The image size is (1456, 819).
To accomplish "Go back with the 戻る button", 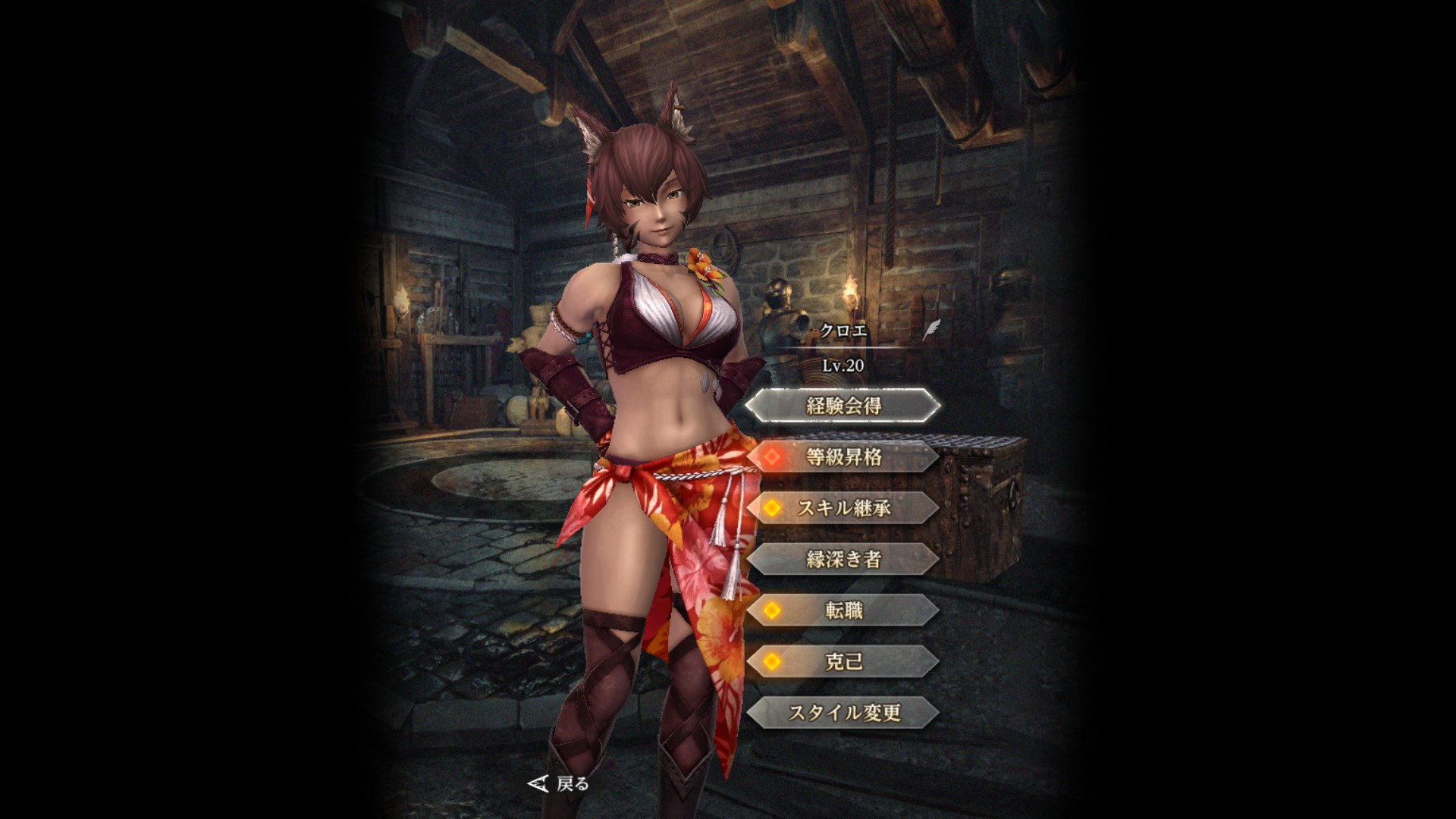I will pos(560,783).
